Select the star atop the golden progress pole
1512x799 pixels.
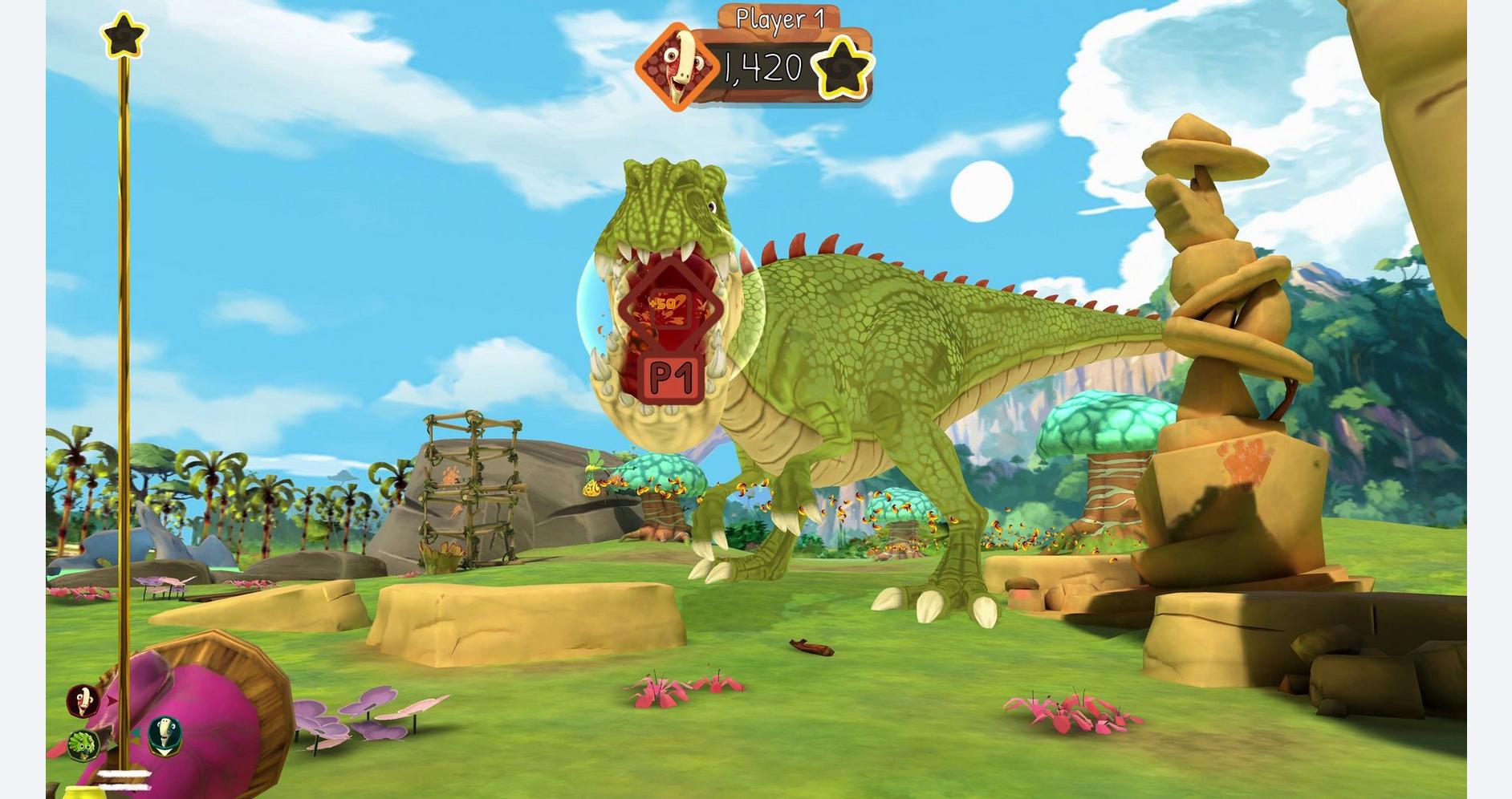pos(124,35)
